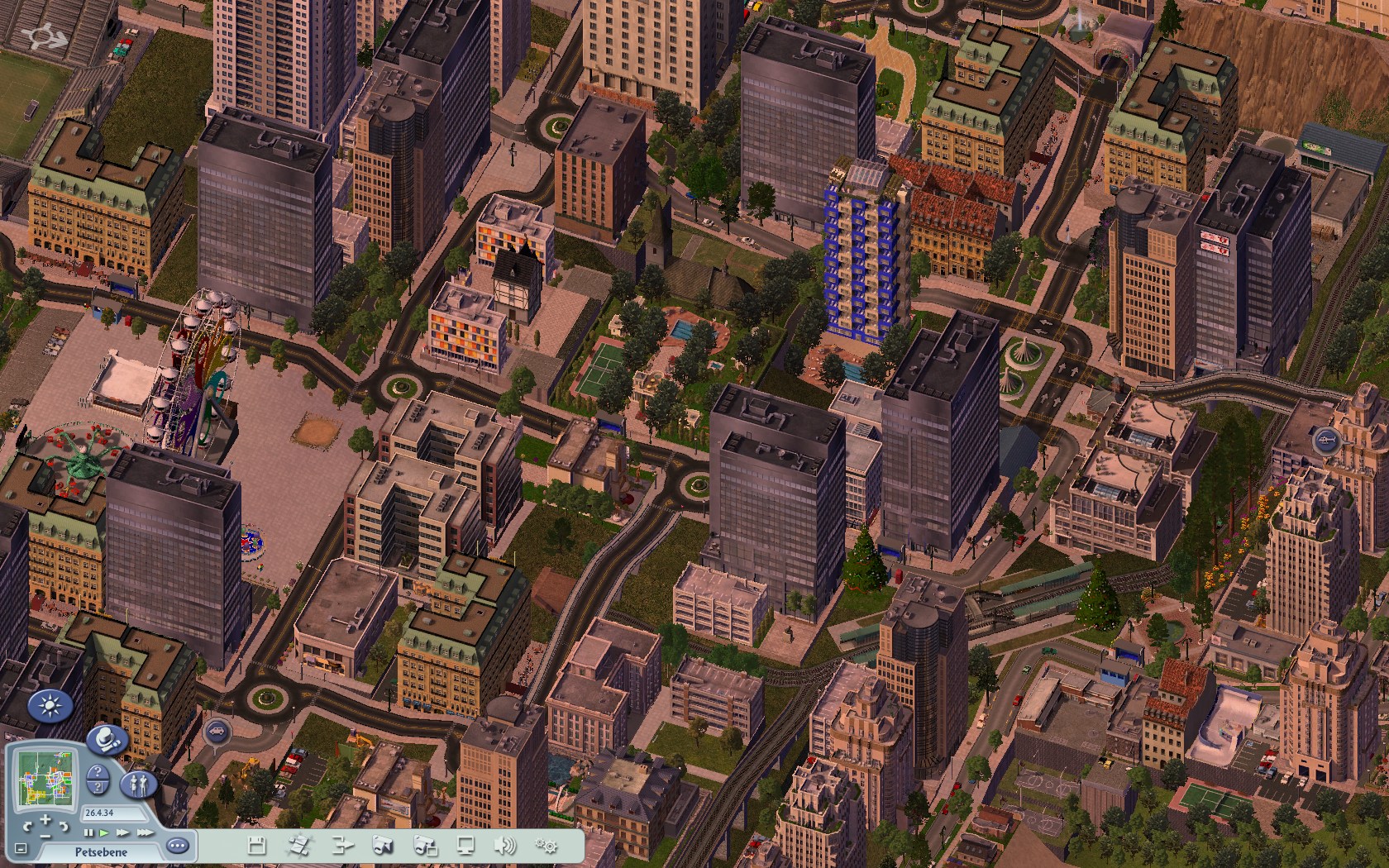Take a screenshot with the camera icon
The width and height of the screenshot is (1389, 868).
pos(382,845)
